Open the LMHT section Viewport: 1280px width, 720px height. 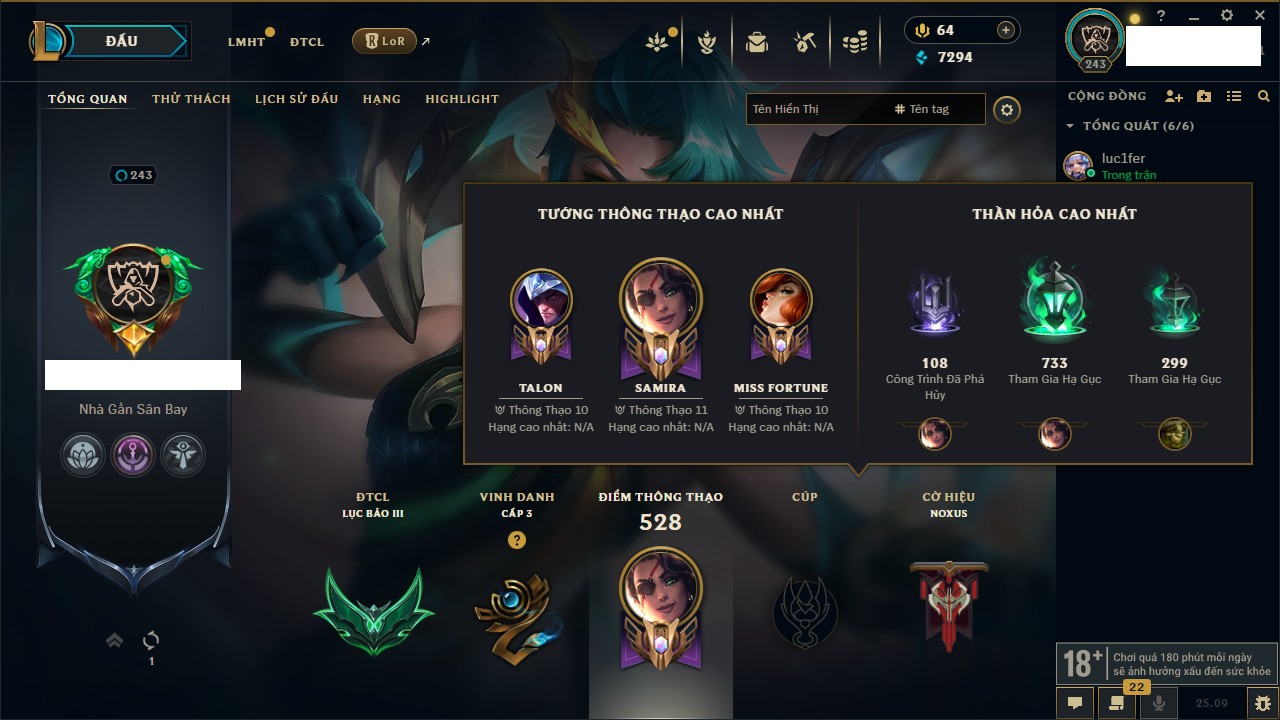tap(246, 42)
